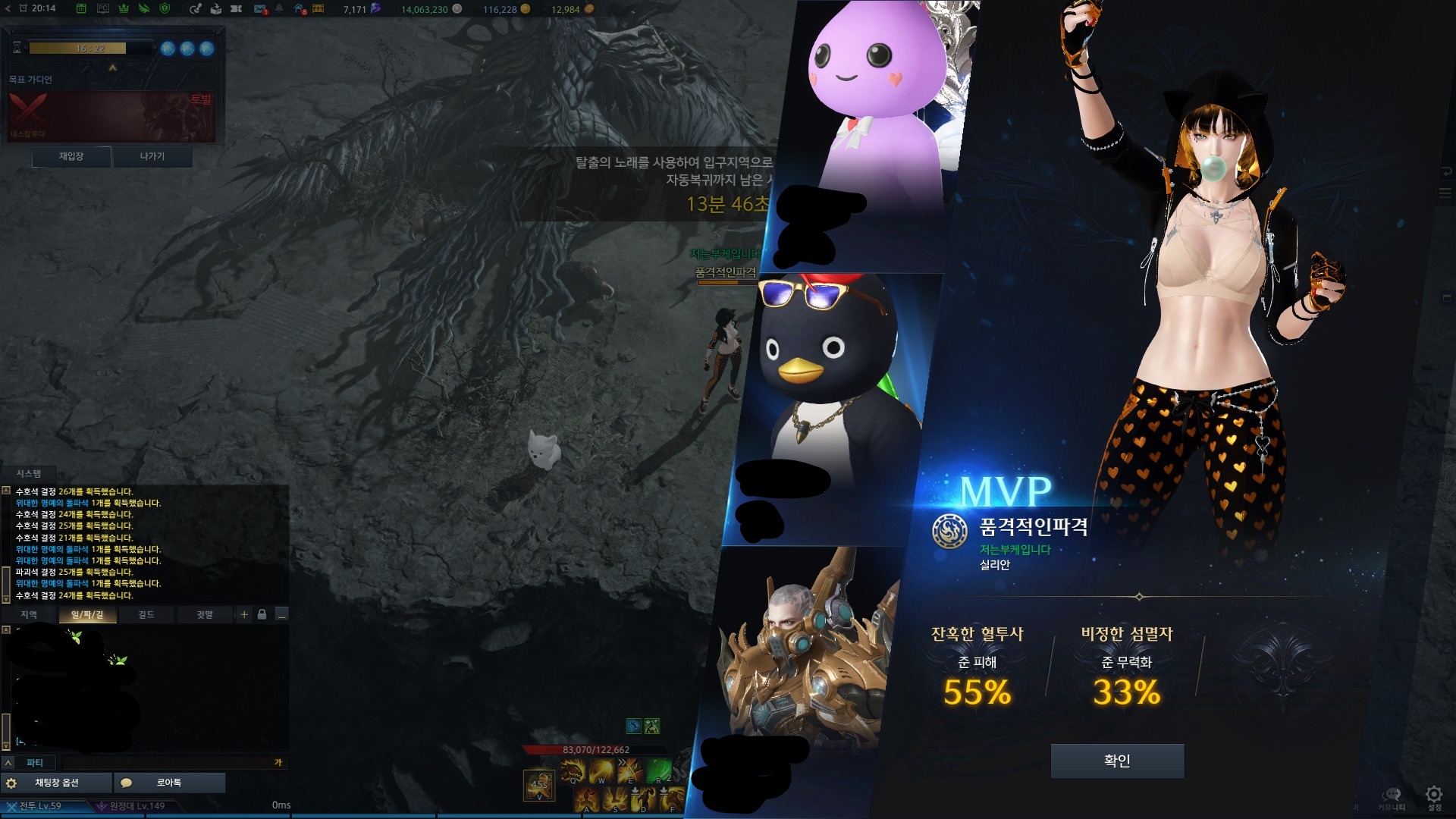Add a new chat tab with plus
This screenshot has height=819, width=1456.
tap(244, 614)
